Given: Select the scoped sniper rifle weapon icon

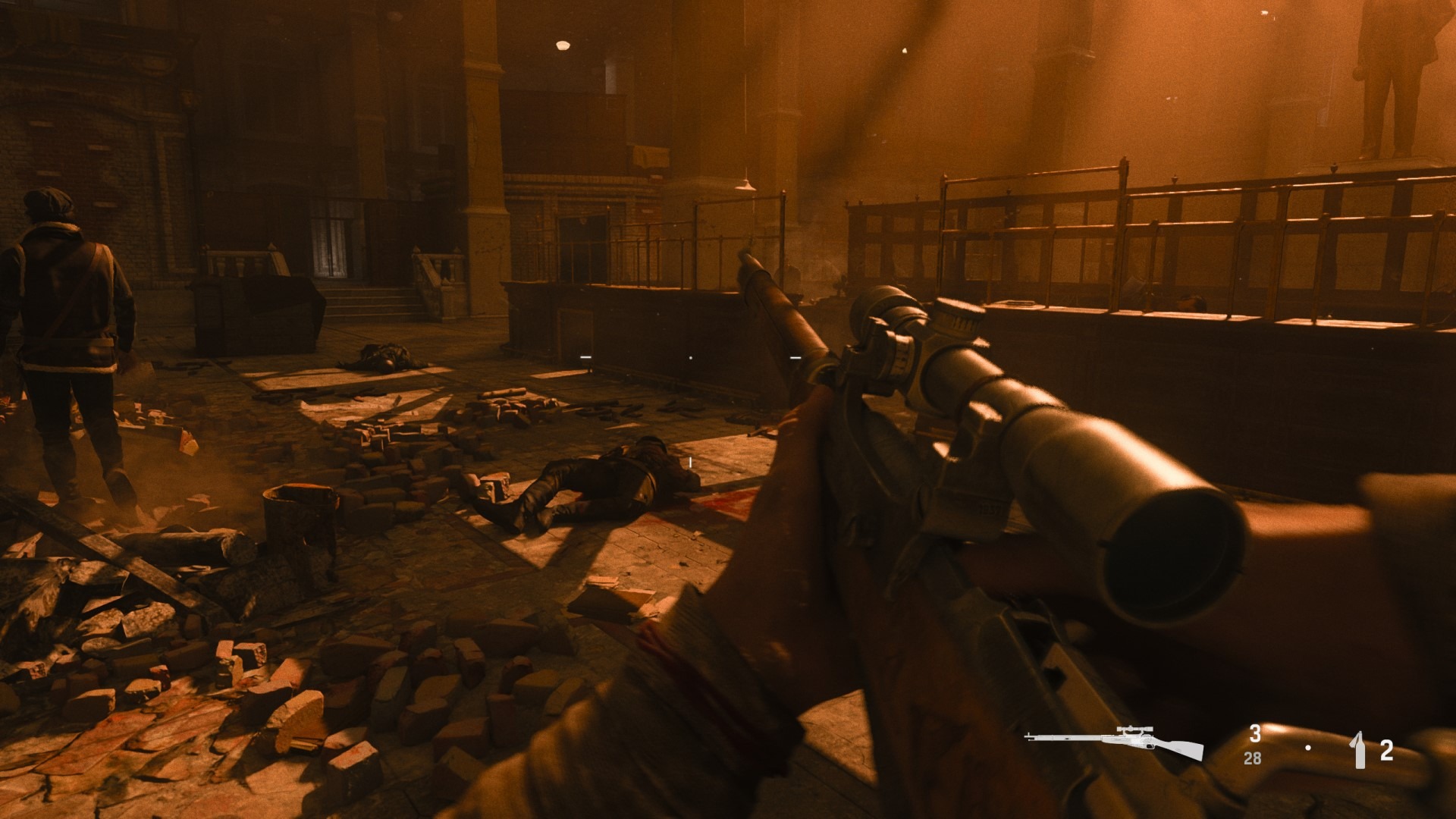Looking at the screenshot, I should click(1113, 742).
